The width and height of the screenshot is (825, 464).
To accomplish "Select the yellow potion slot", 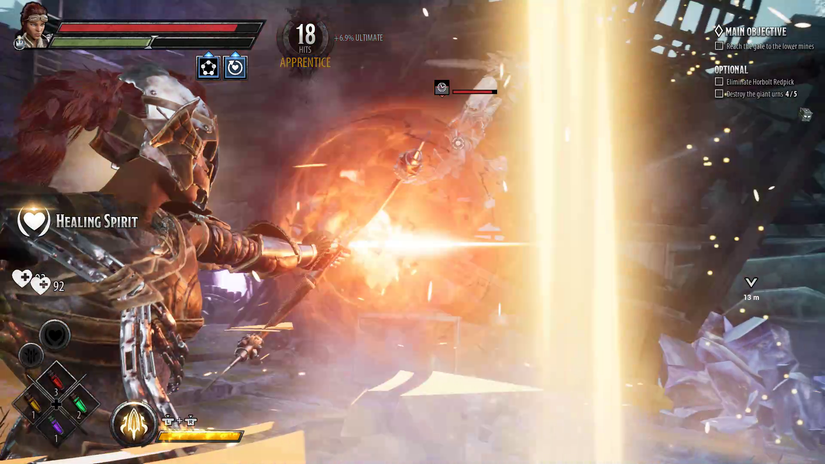I will click(x=33, y=405).
